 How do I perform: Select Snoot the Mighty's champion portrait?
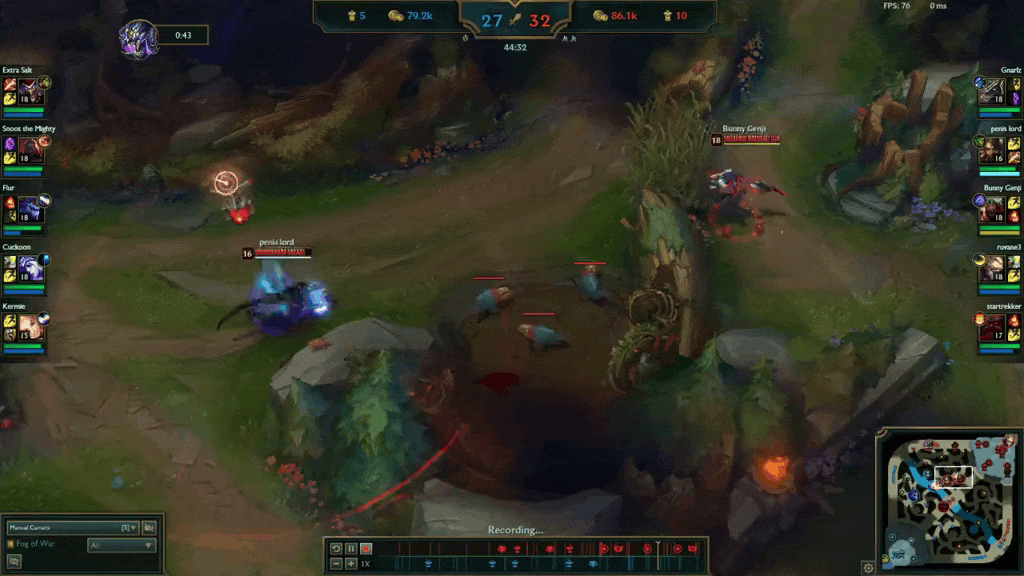point(28,148)
